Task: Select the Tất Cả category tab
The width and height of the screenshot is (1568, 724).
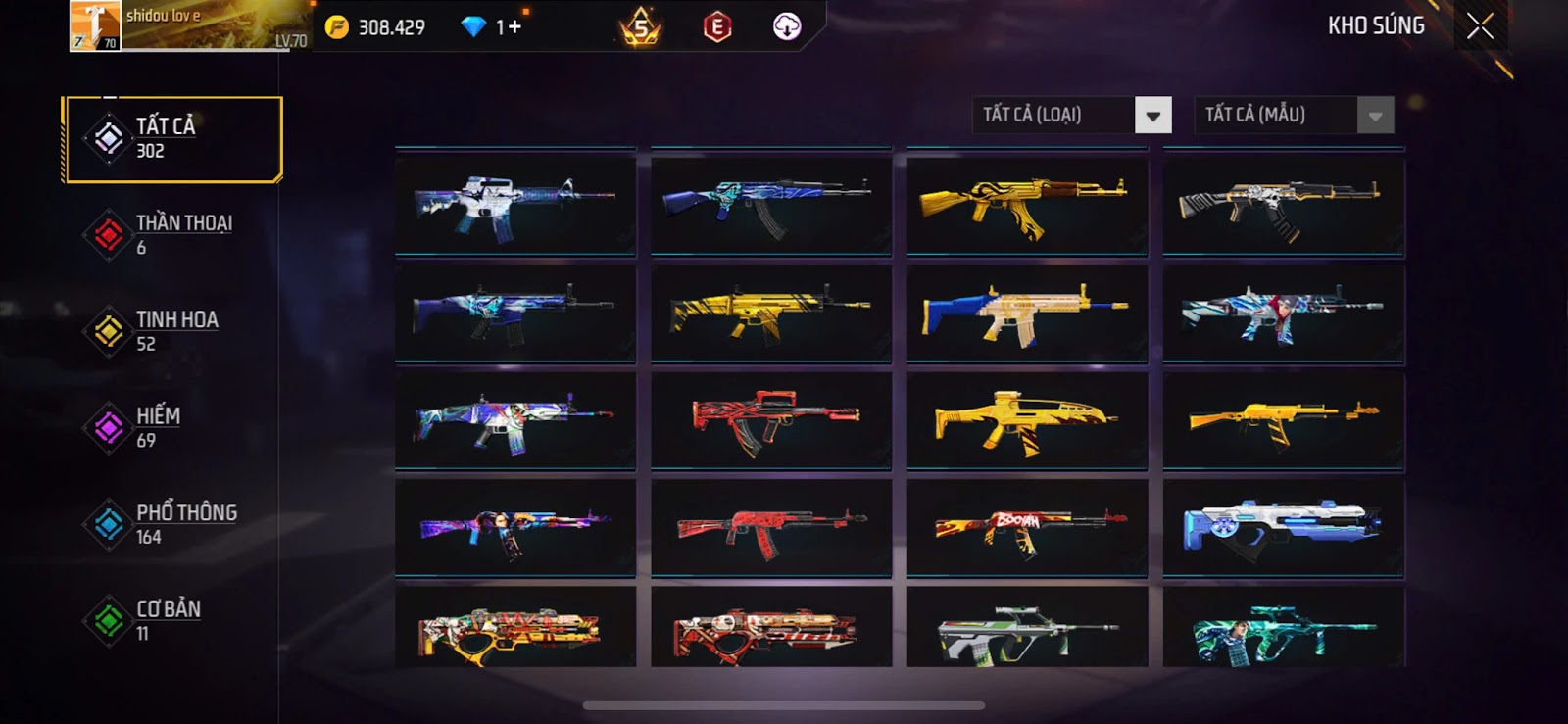Action: point(172,139)
